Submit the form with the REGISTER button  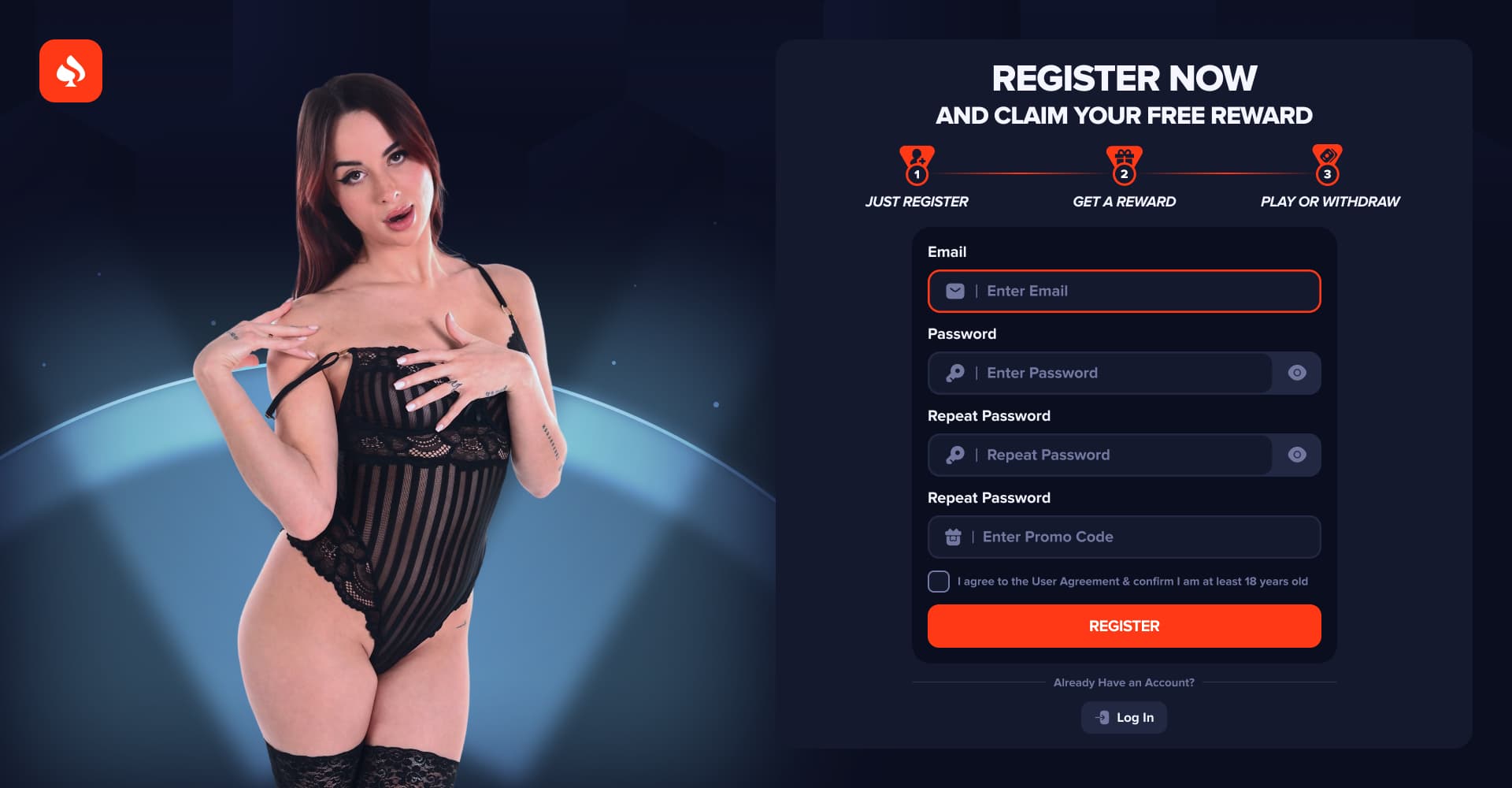click(x=1124, y=626)
